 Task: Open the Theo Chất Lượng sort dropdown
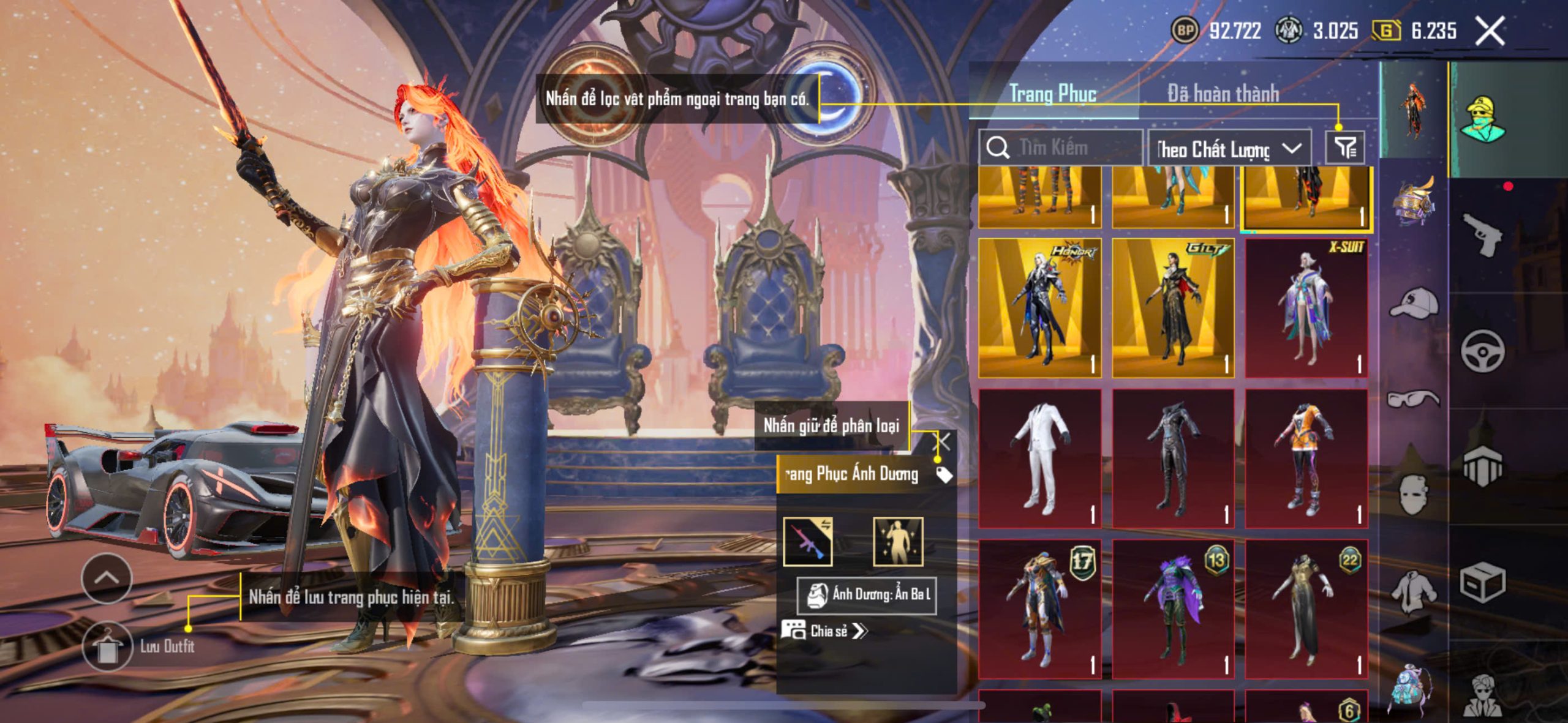[x=1229, y=148]
